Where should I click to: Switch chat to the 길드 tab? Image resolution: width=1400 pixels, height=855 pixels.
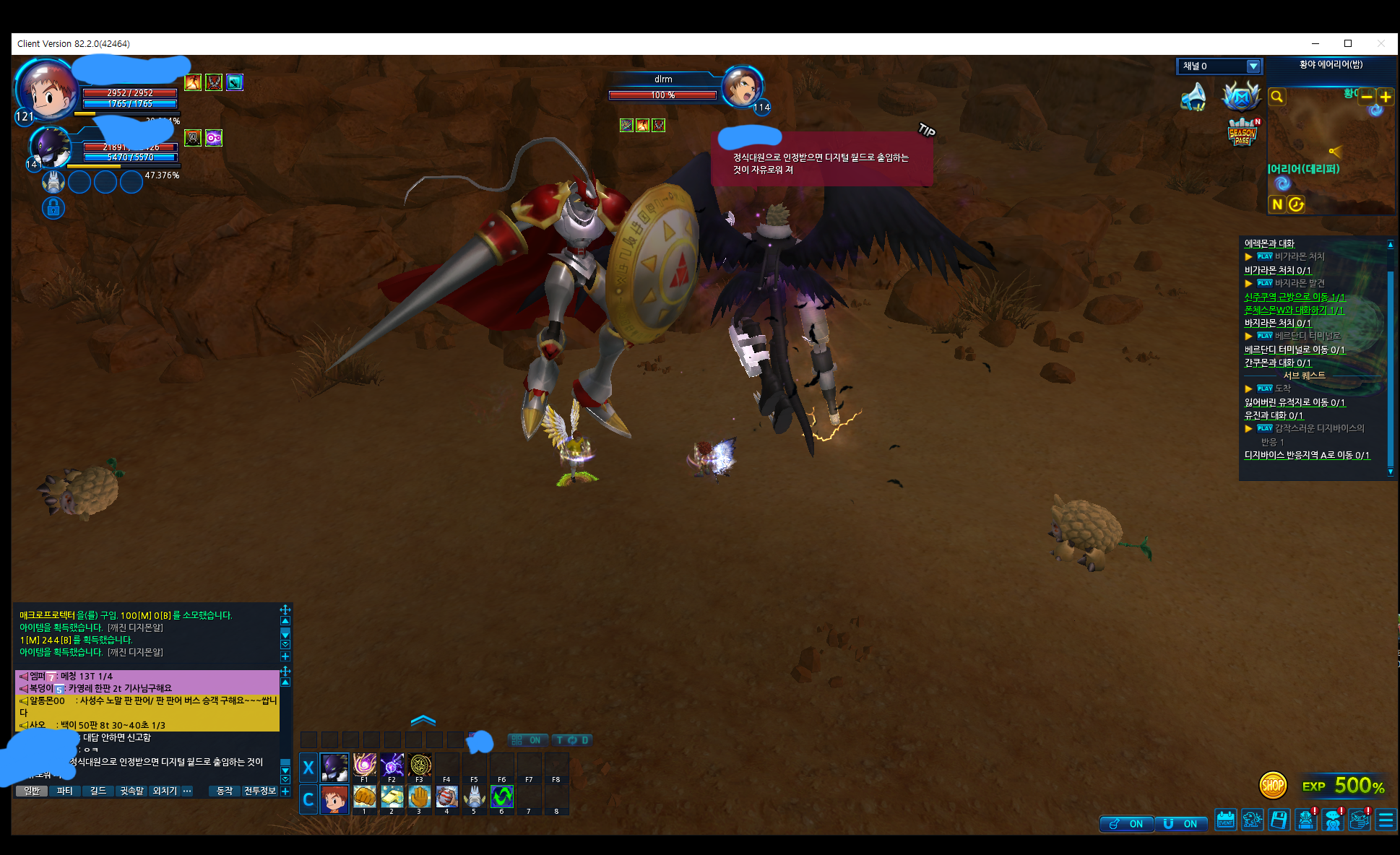click(x=98, y=791)
